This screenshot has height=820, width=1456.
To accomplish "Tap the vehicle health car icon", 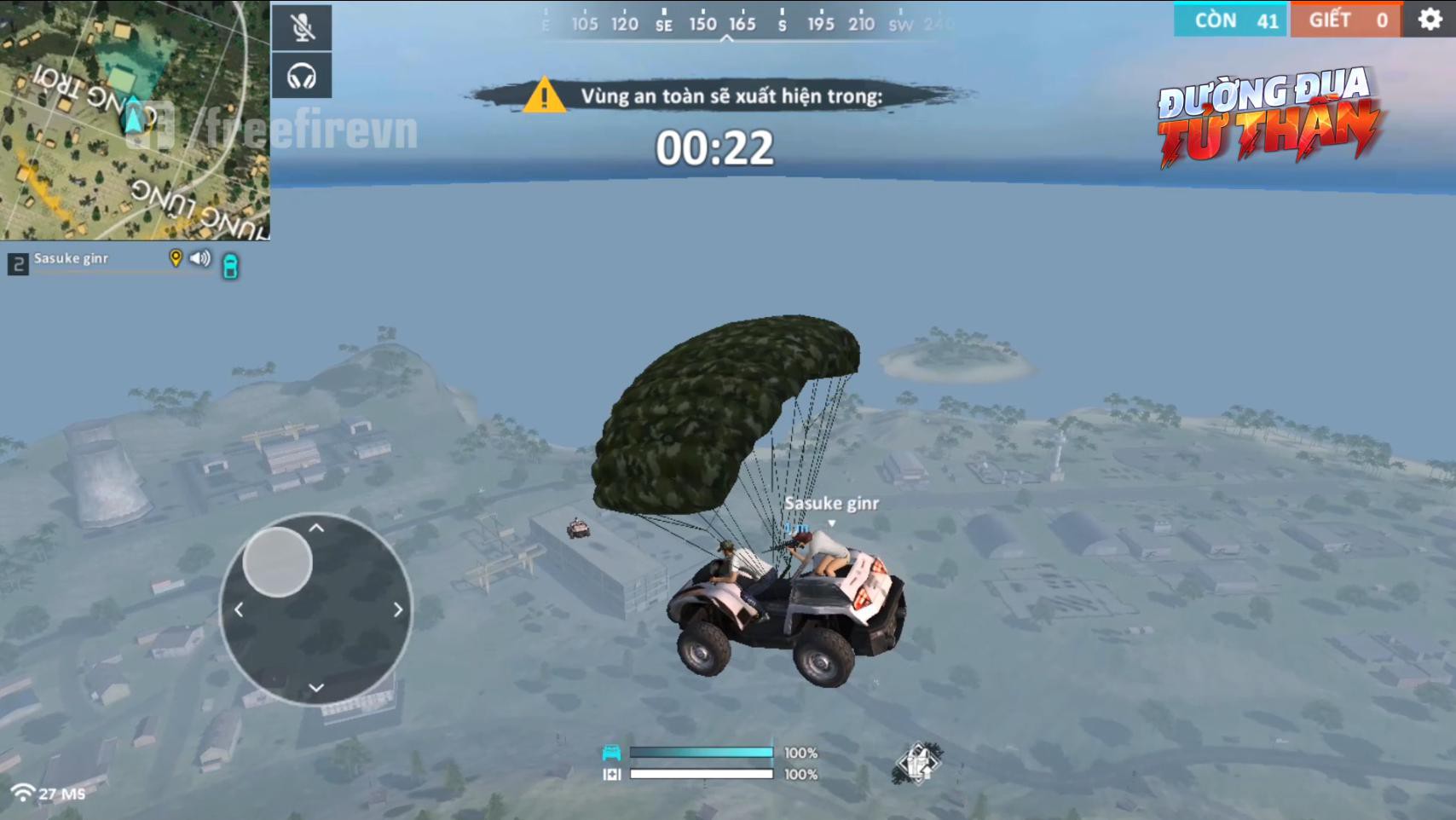I will pos(613,753).
